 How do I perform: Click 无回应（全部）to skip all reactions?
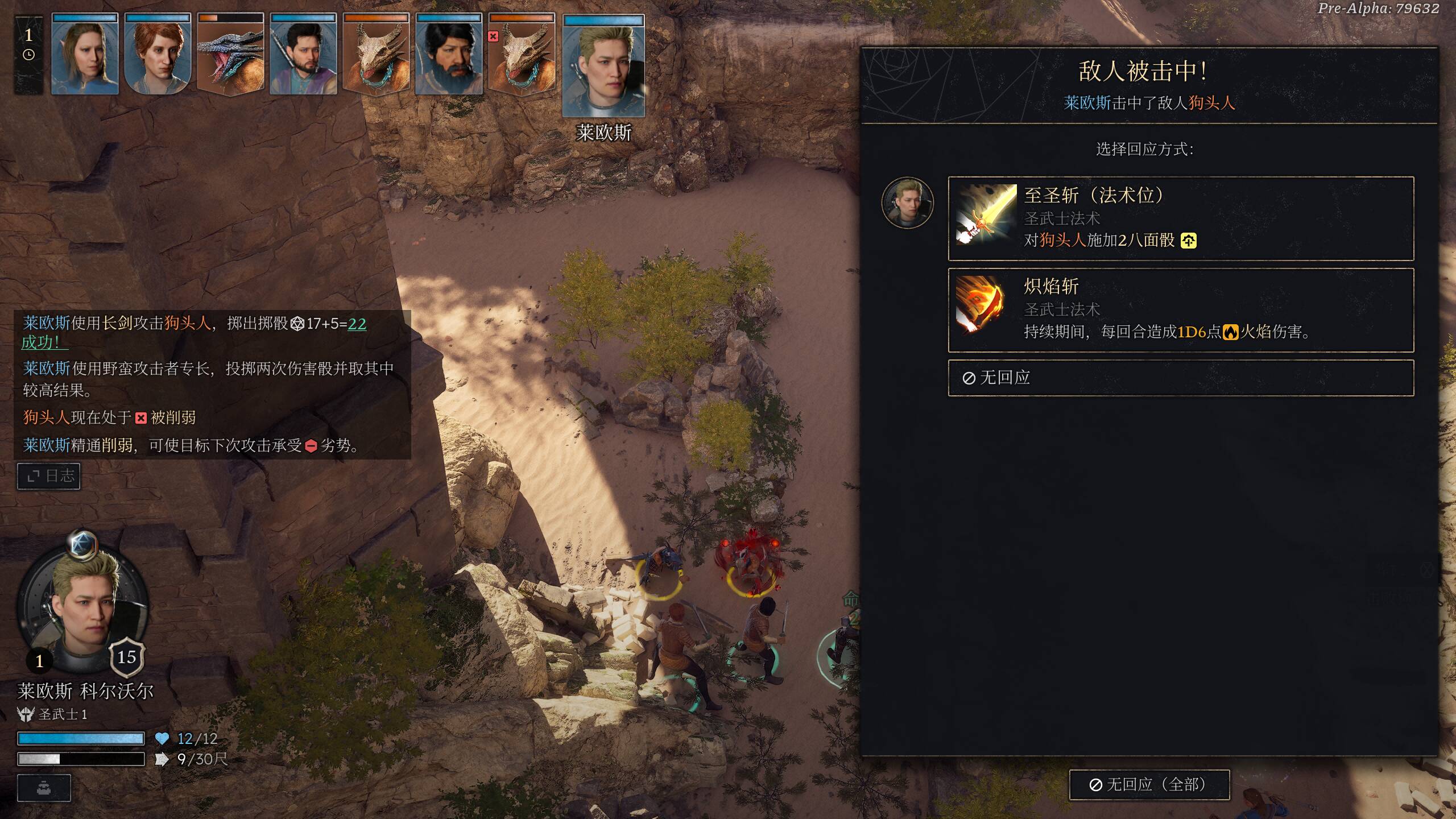point(1149,785)
